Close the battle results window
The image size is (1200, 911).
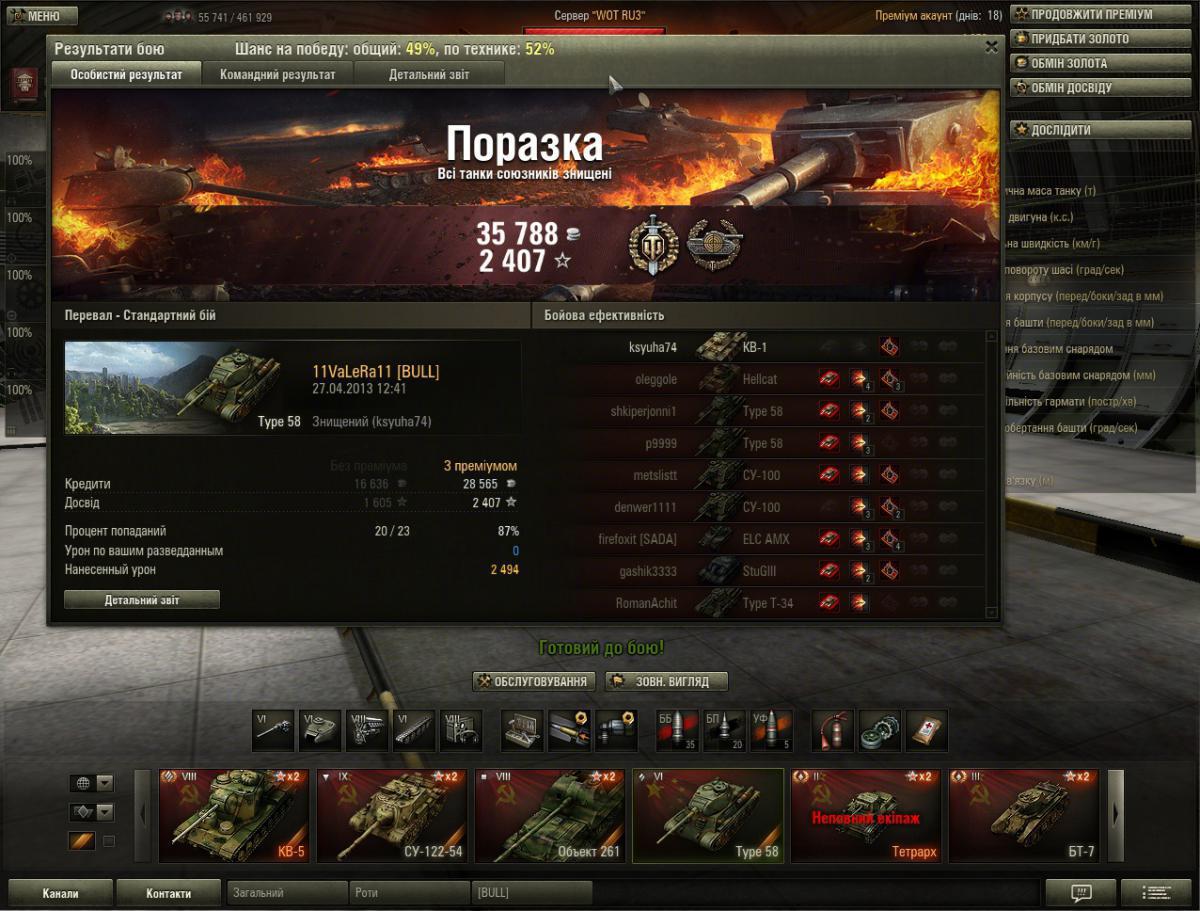(x=991, y=46)
